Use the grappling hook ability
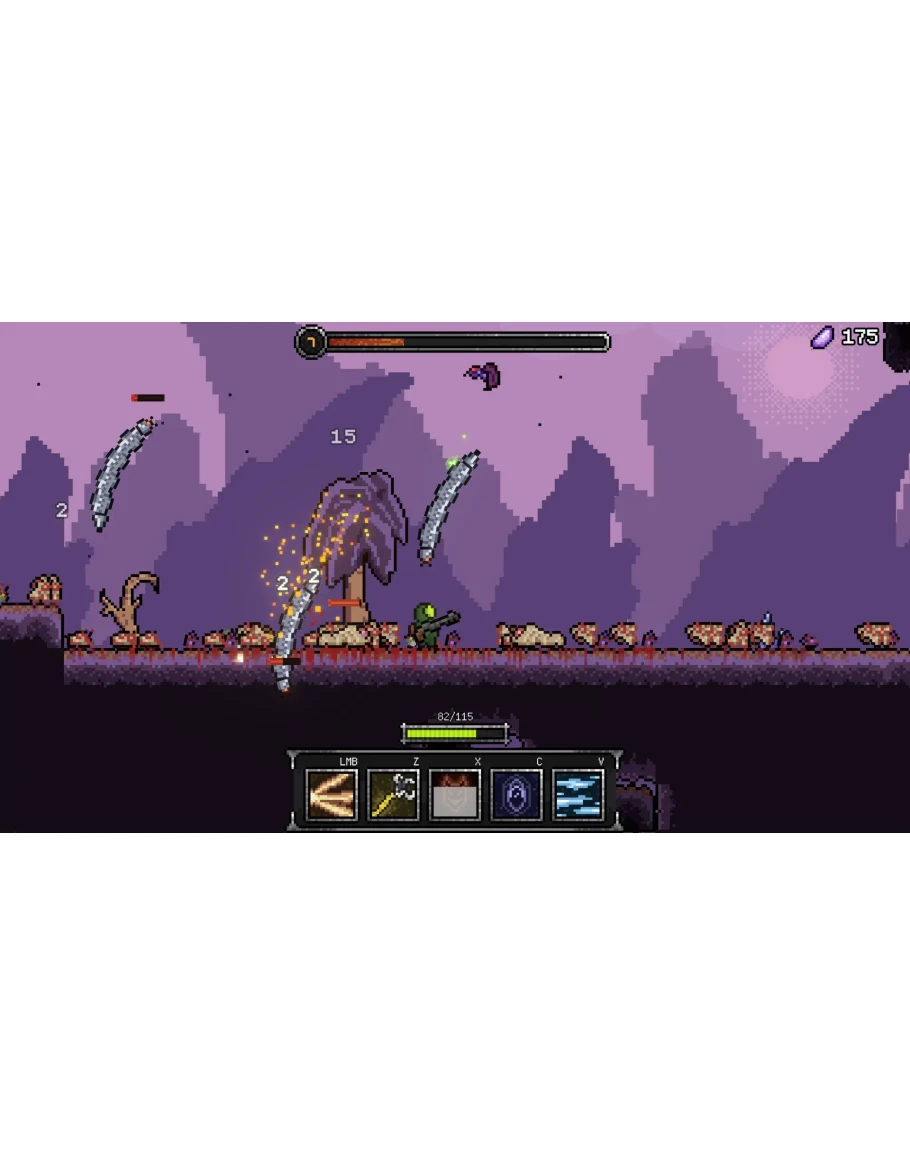Screen dimensions: 910x1155 [x=393, y=795]
